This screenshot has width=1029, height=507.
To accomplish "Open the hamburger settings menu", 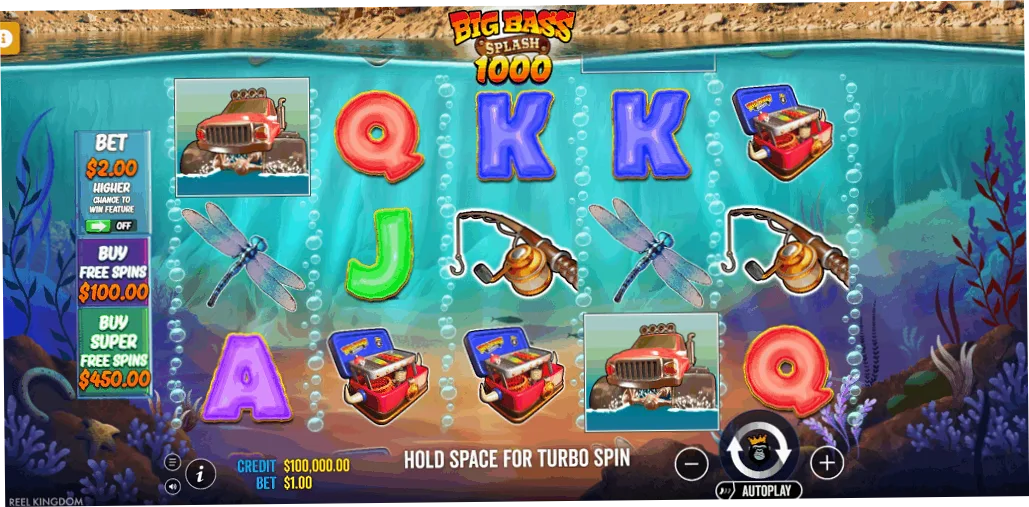I will [x=173, y=462].
